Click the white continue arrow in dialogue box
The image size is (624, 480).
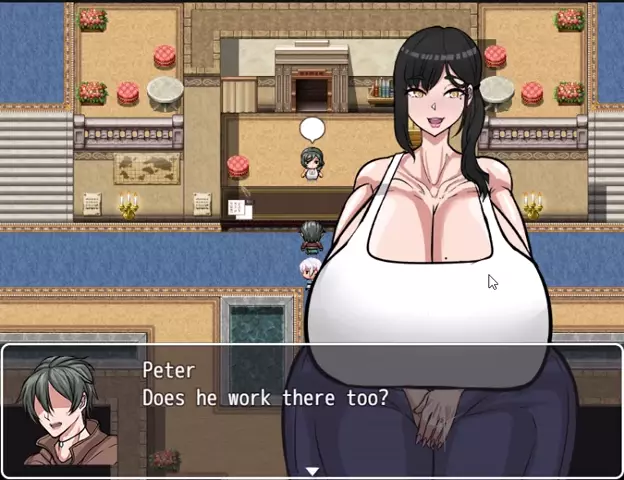tap(312, 471)
